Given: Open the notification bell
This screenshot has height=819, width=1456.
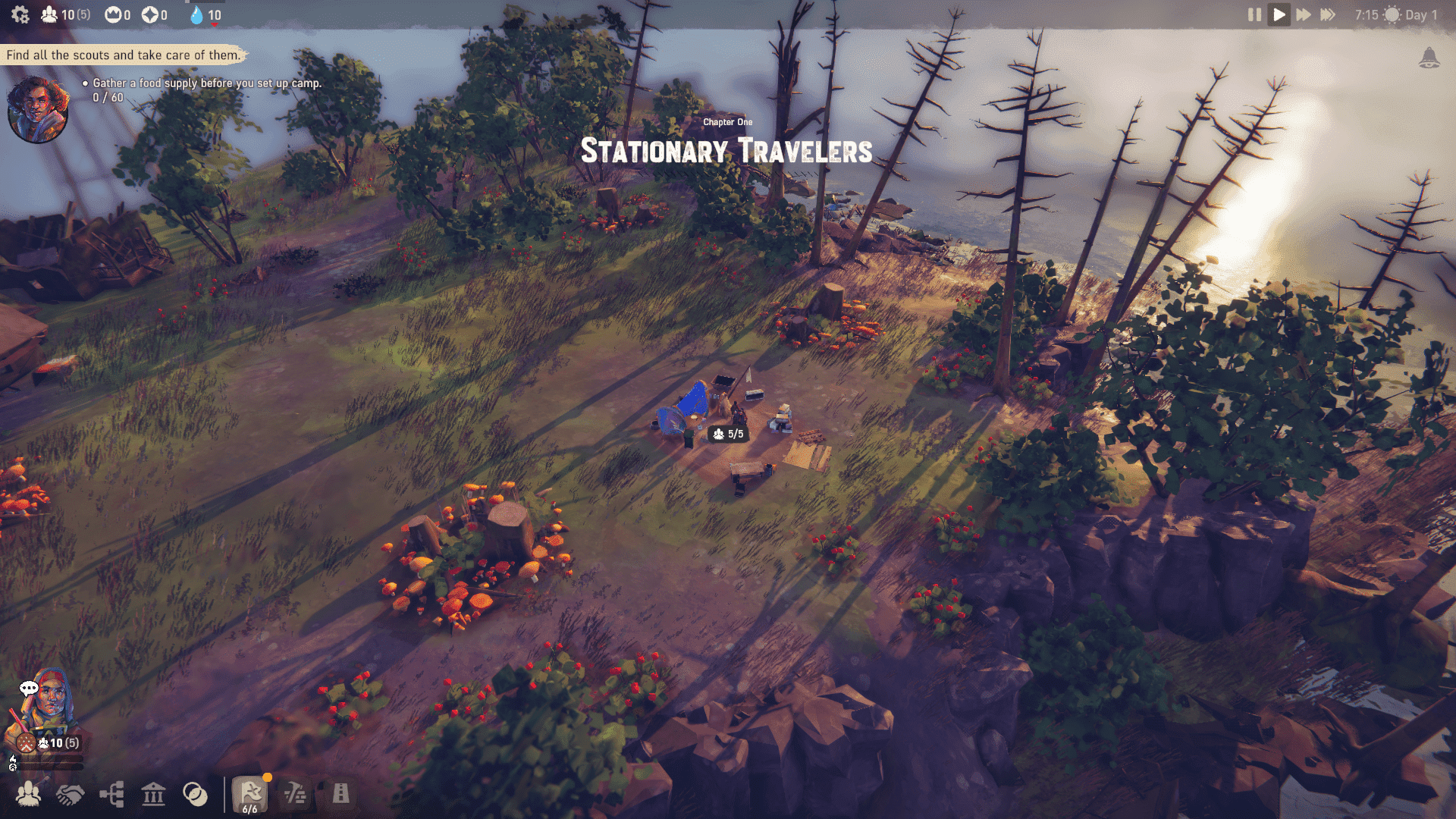Looking at the screenshot, I should (x=1429, y=58).
